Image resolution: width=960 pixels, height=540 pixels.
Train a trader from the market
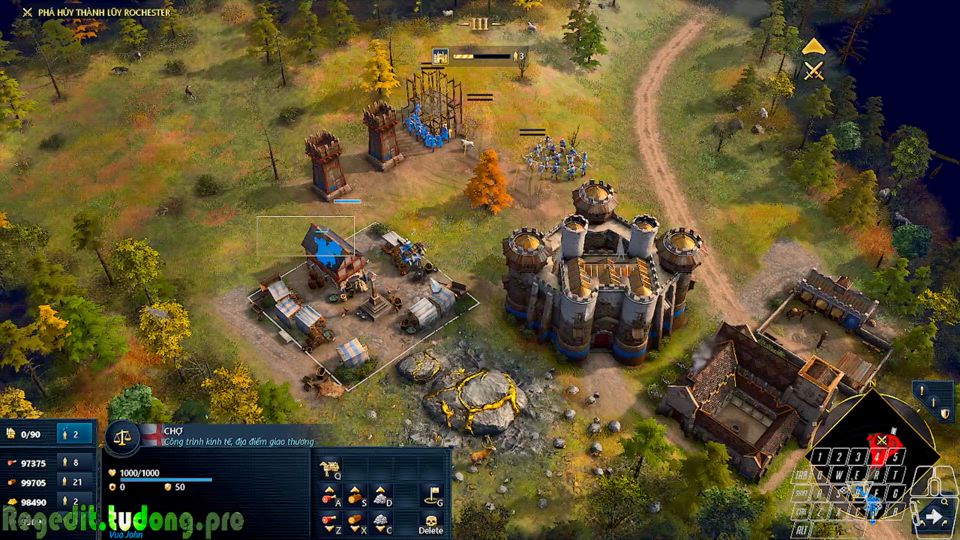[x=330, y=467]
